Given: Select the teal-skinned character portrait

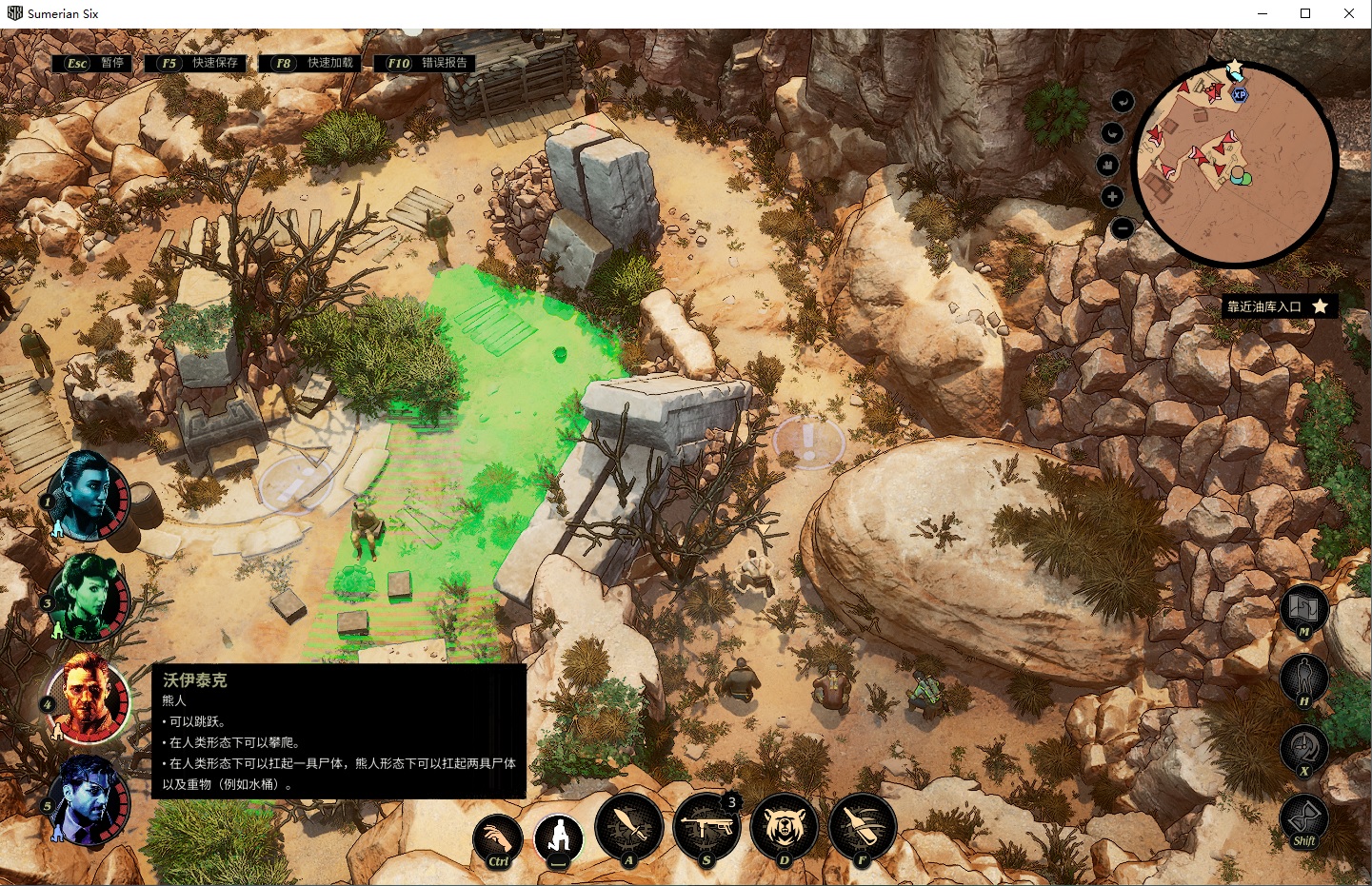Looking at the screenshot, I should coord(86,494).
